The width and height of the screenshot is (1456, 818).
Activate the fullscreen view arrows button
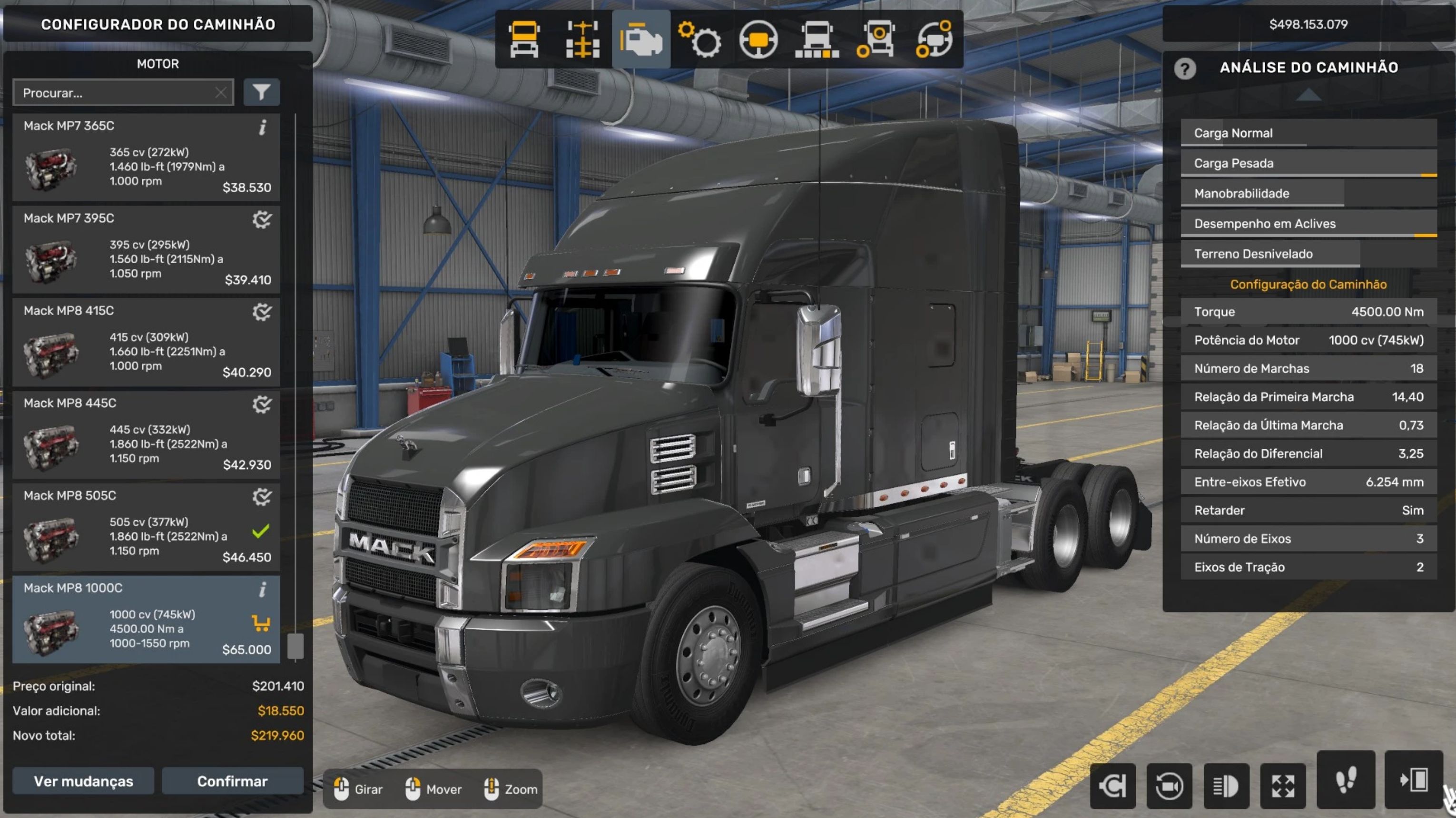coord(1282,785)
